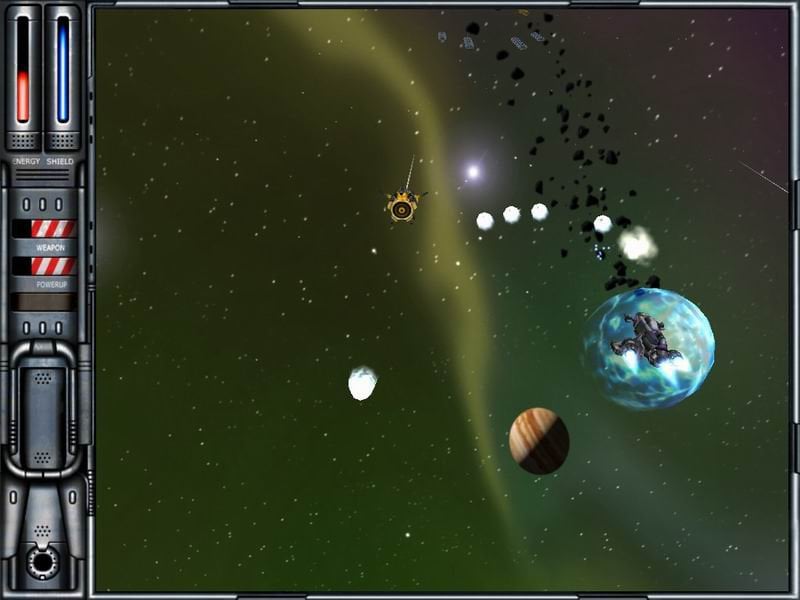Click the striped Powerup indicator slot
The height and width of the screenshot is (600, 800).
tap(52, 266)
